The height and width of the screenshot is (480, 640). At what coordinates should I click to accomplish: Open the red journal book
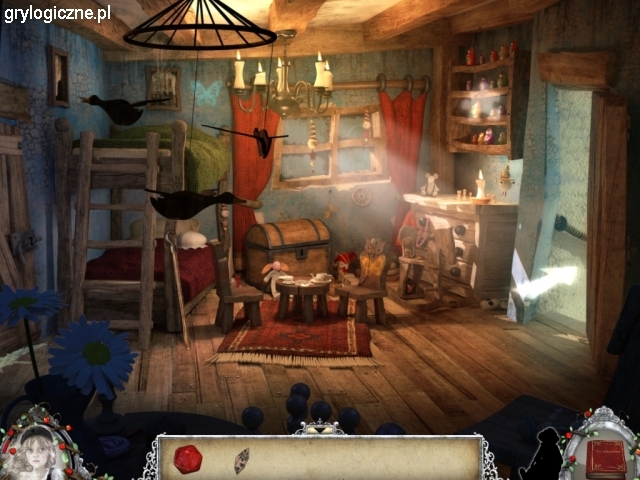(x=605, y=457)
